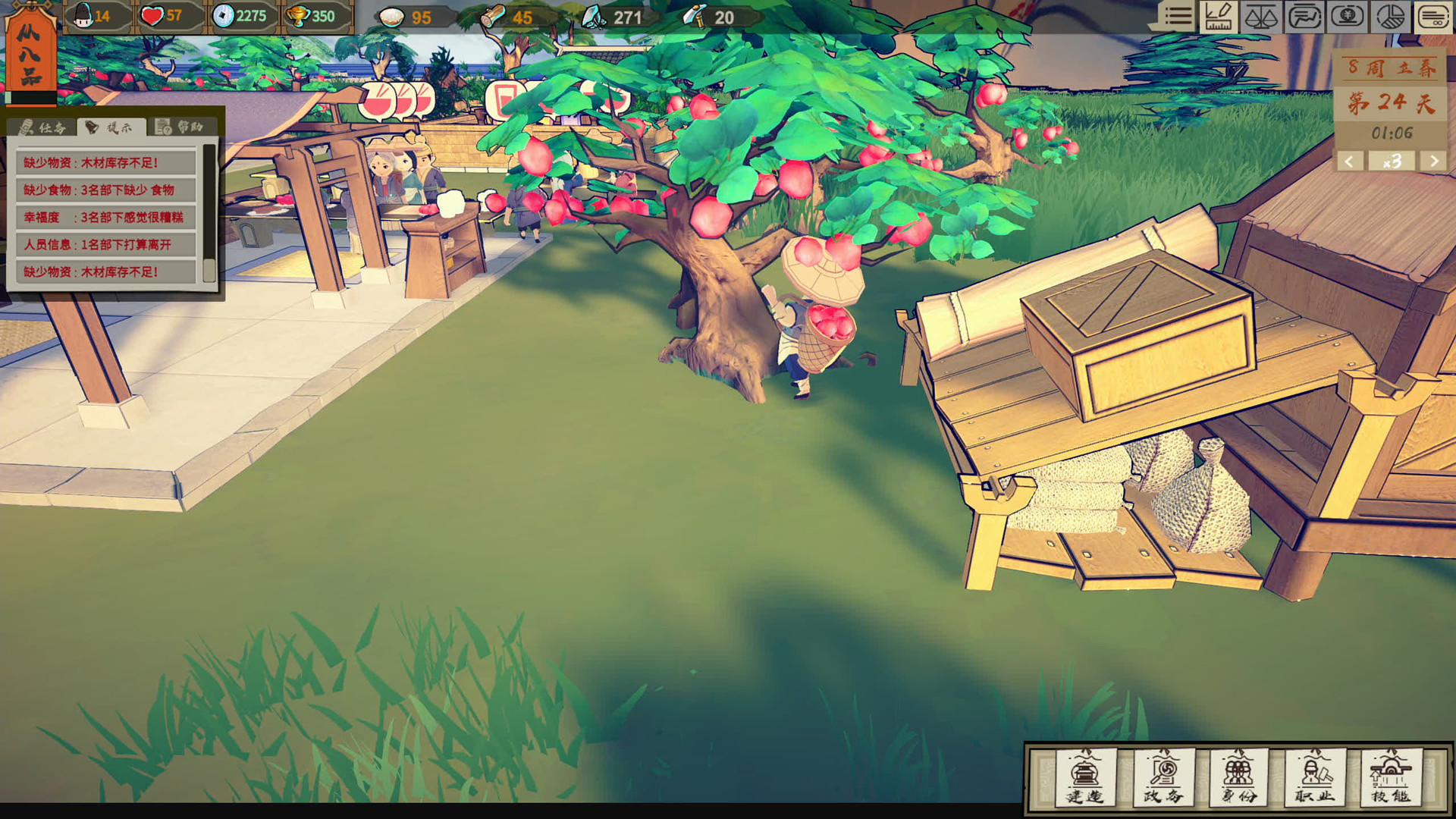Open the currency finance panel
Image resolution: width=1456 pixels, height=819 pixels.
tap(1348, 17)
